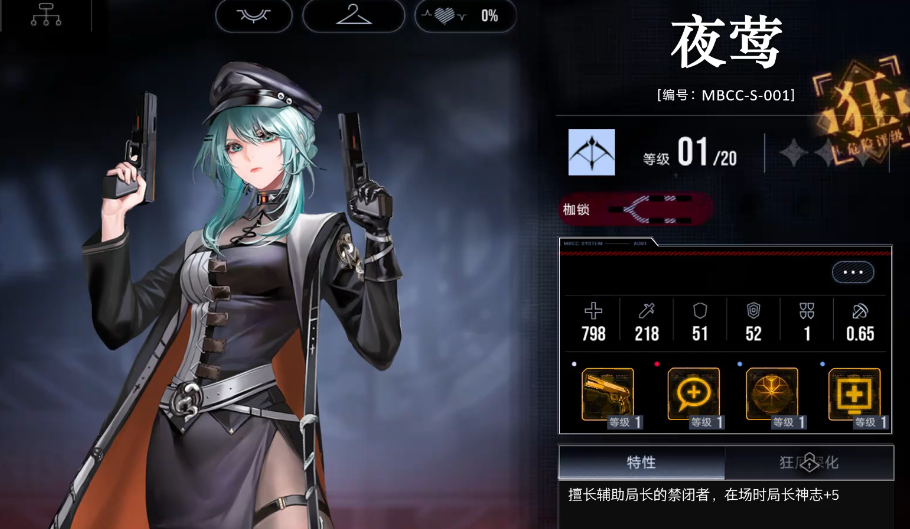Viewport: 910px width, 529px height.
Task: Click the heart 0% compliance button
Action: (465, 15)
